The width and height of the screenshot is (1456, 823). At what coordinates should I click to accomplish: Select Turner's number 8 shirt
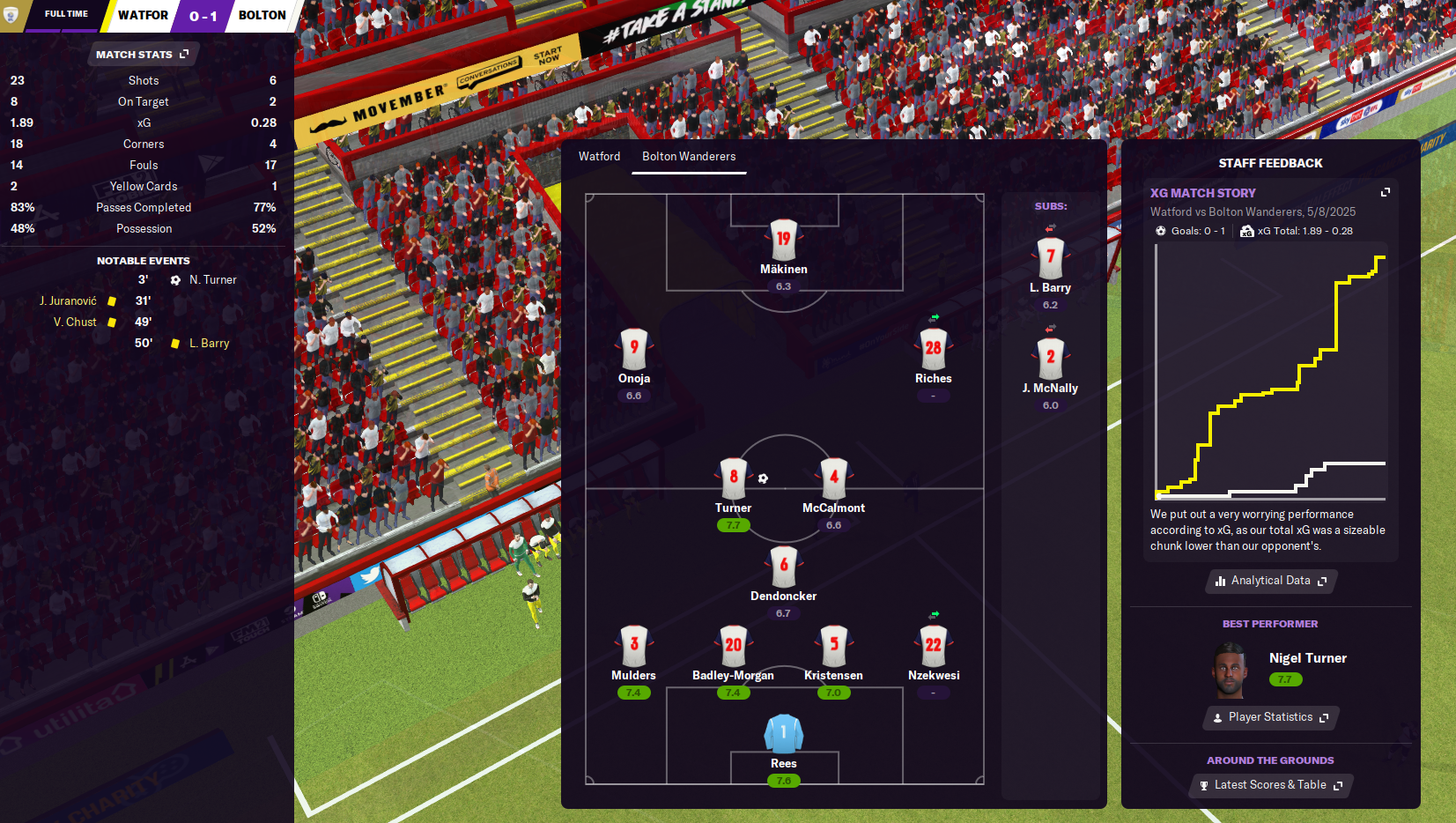(733, 478)
